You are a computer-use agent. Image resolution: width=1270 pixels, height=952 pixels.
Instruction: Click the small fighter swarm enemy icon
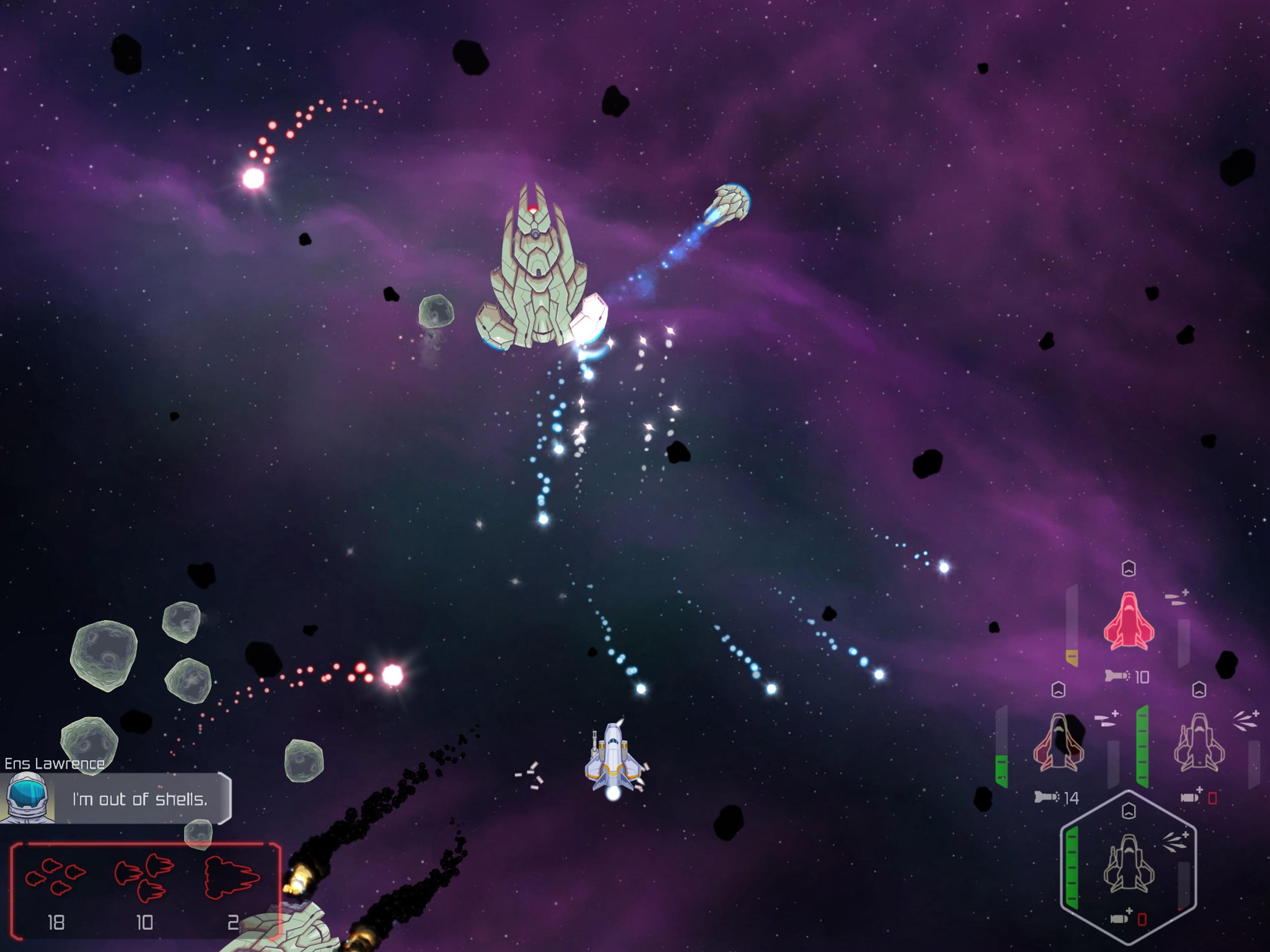[x=55, y=877]
